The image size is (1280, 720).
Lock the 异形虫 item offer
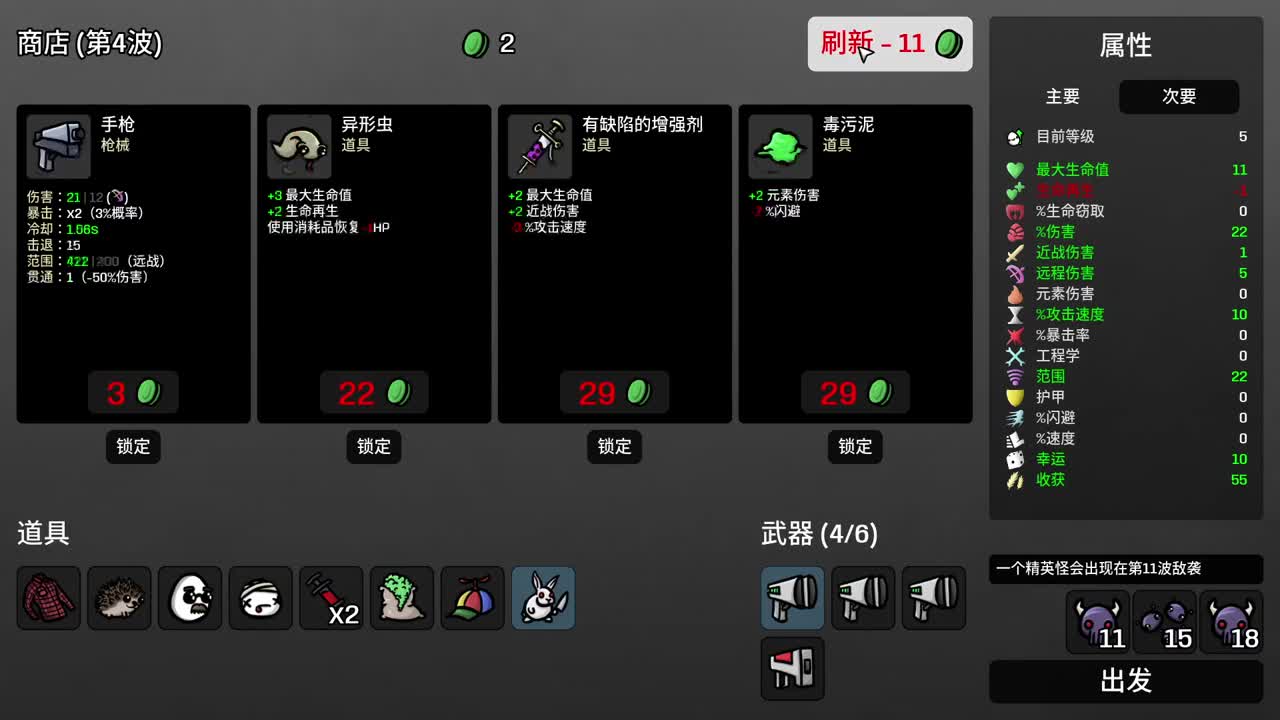373,447
